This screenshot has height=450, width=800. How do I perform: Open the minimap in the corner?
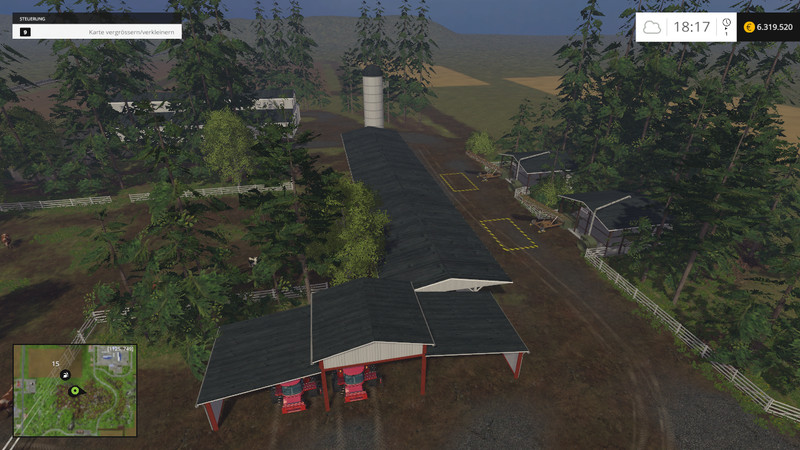click(75, 390)
